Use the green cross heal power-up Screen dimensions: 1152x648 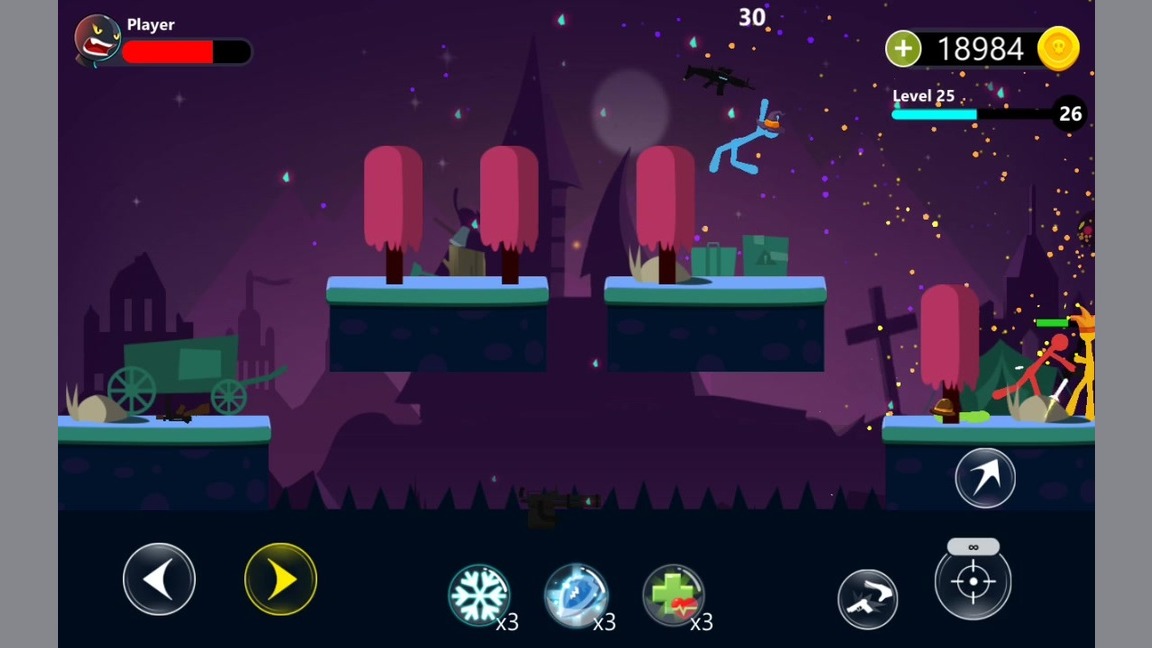click(x=673, y=595)
